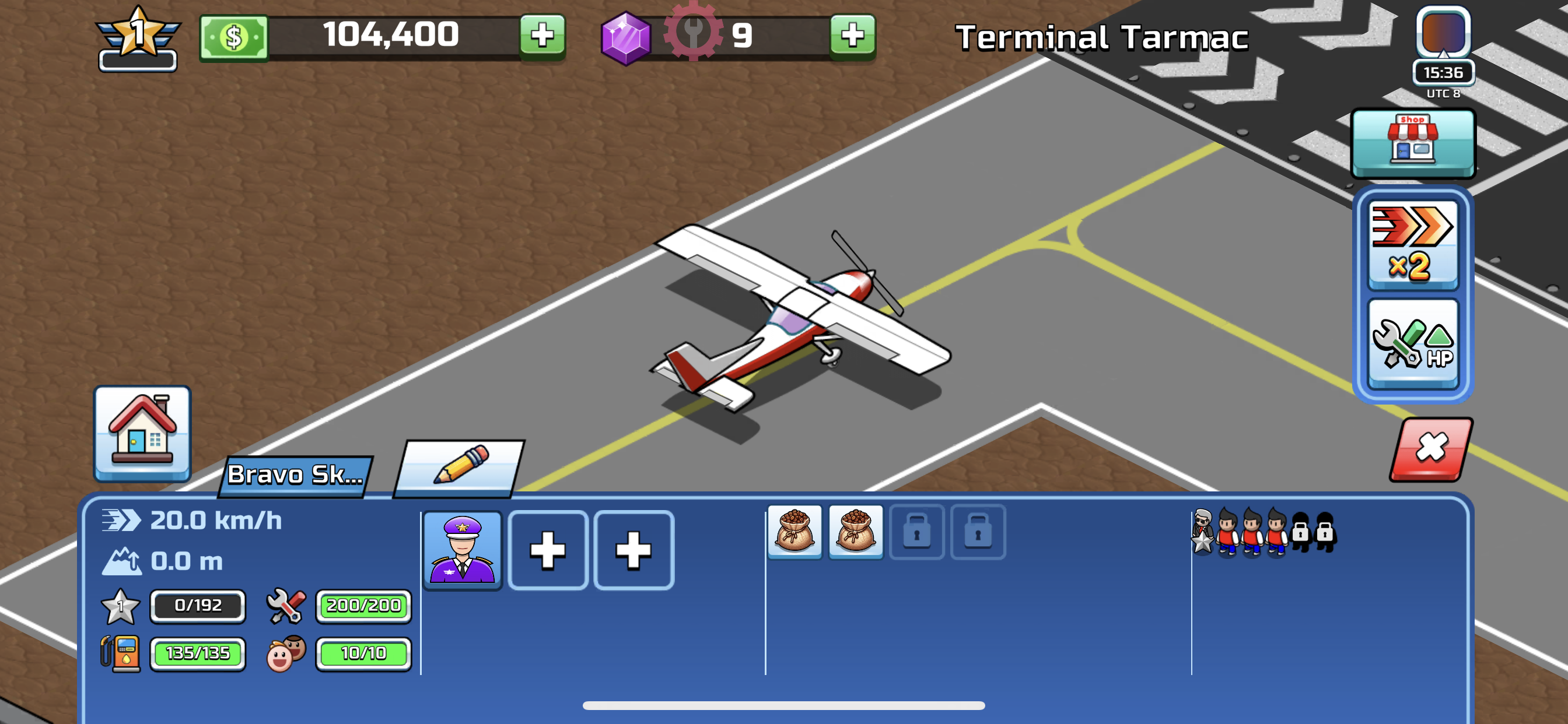Image resolution: width=1568 pixels, height=724 pixels.
Task: Tap the 135/135 fuel gauge bar
Action: click(198, 653)
